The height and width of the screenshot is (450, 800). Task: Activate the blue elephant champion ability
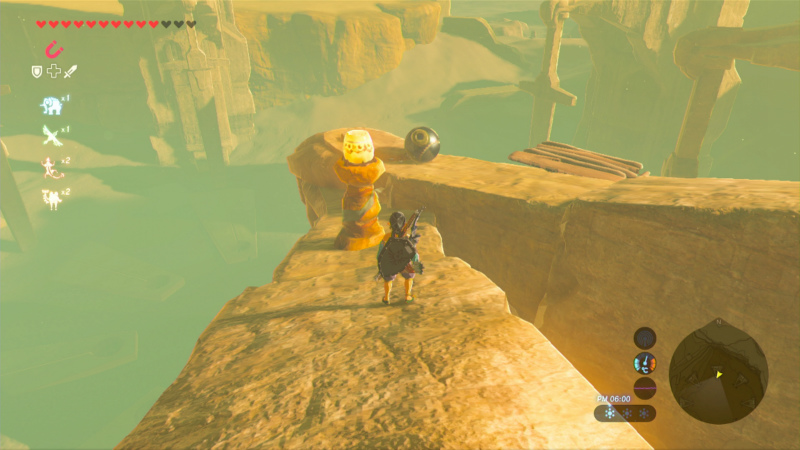click(x=51, y=105)
